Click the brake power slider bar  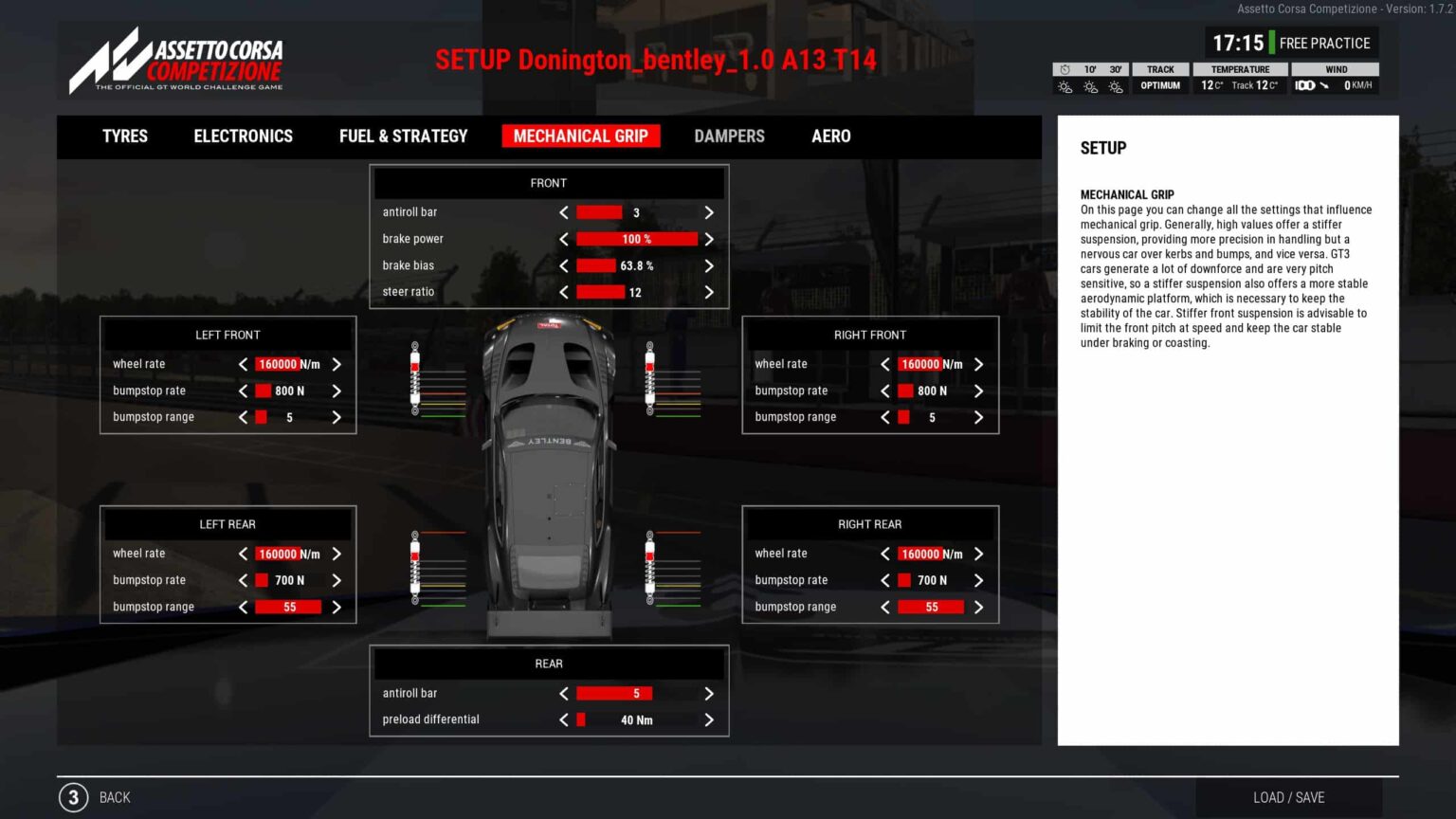[x=635, y=239]
